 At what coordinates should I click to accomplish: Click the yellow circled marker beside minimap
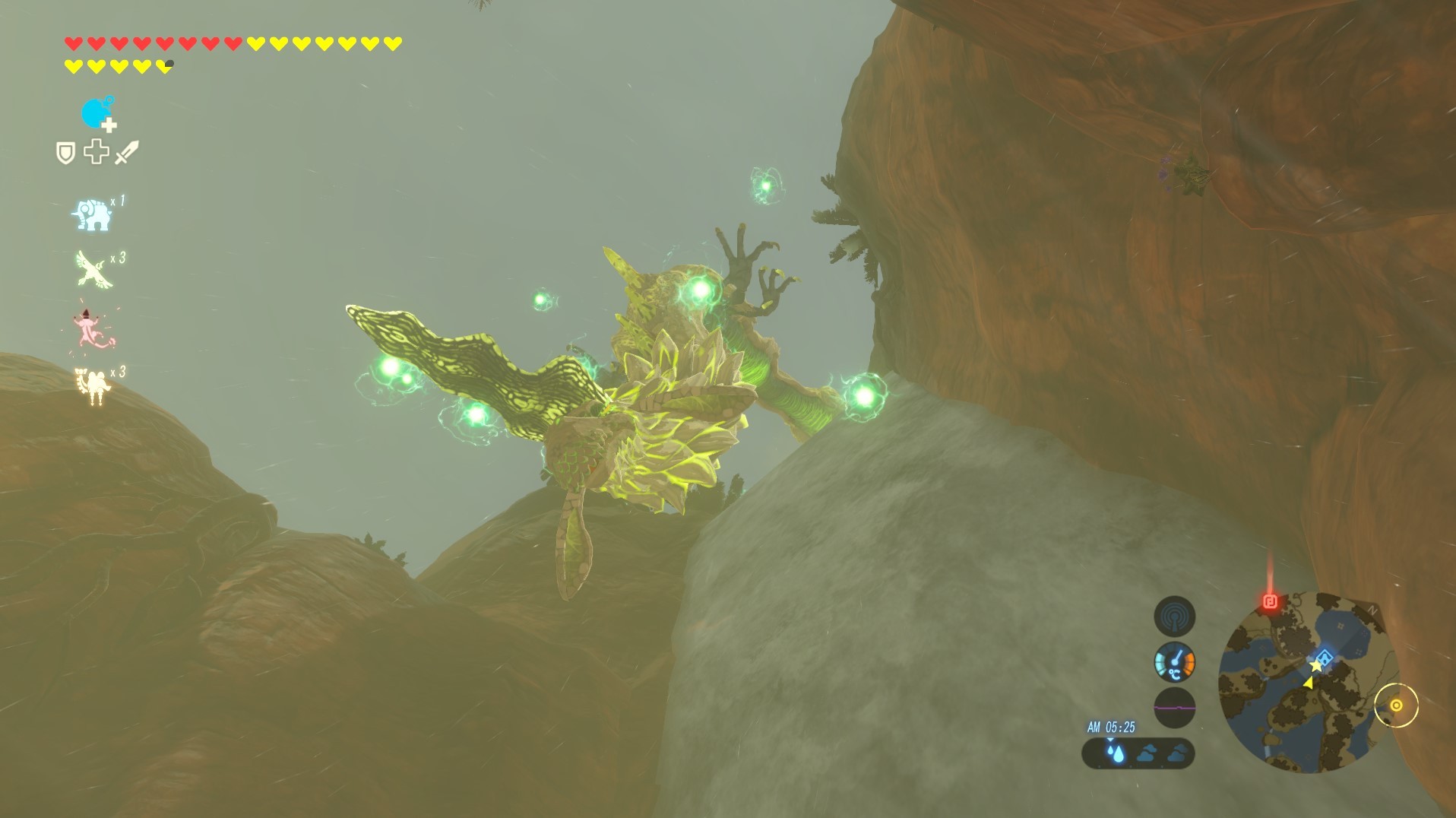point(1396,705)
